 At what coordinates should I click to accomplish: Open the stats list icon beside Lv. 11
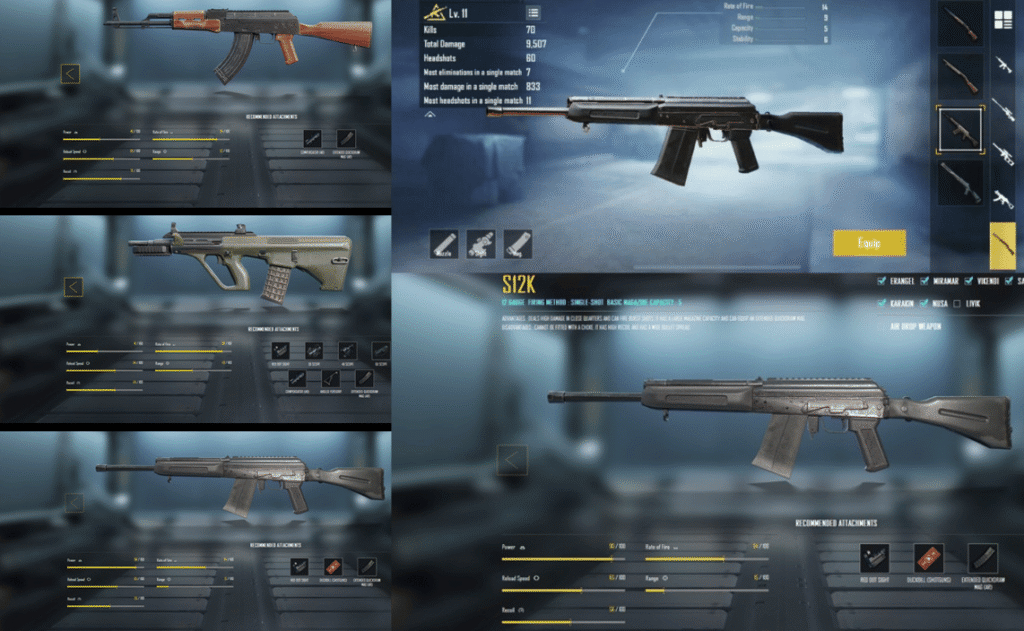point(533,13)
